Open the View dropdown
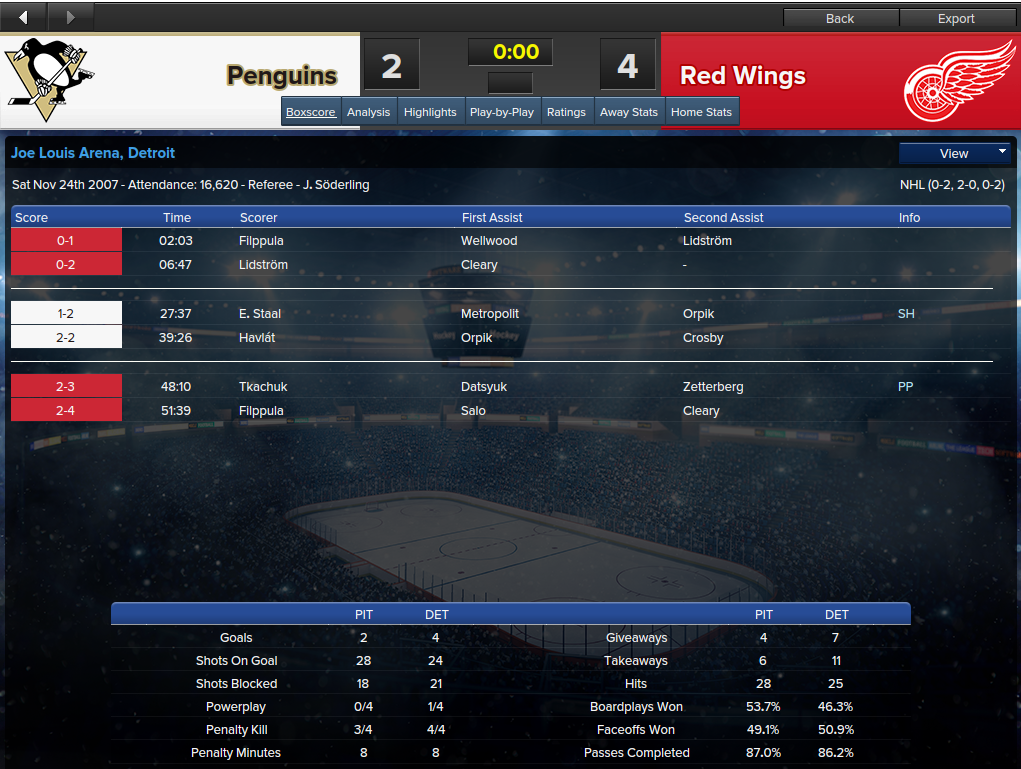 click(x=955, y=153)
